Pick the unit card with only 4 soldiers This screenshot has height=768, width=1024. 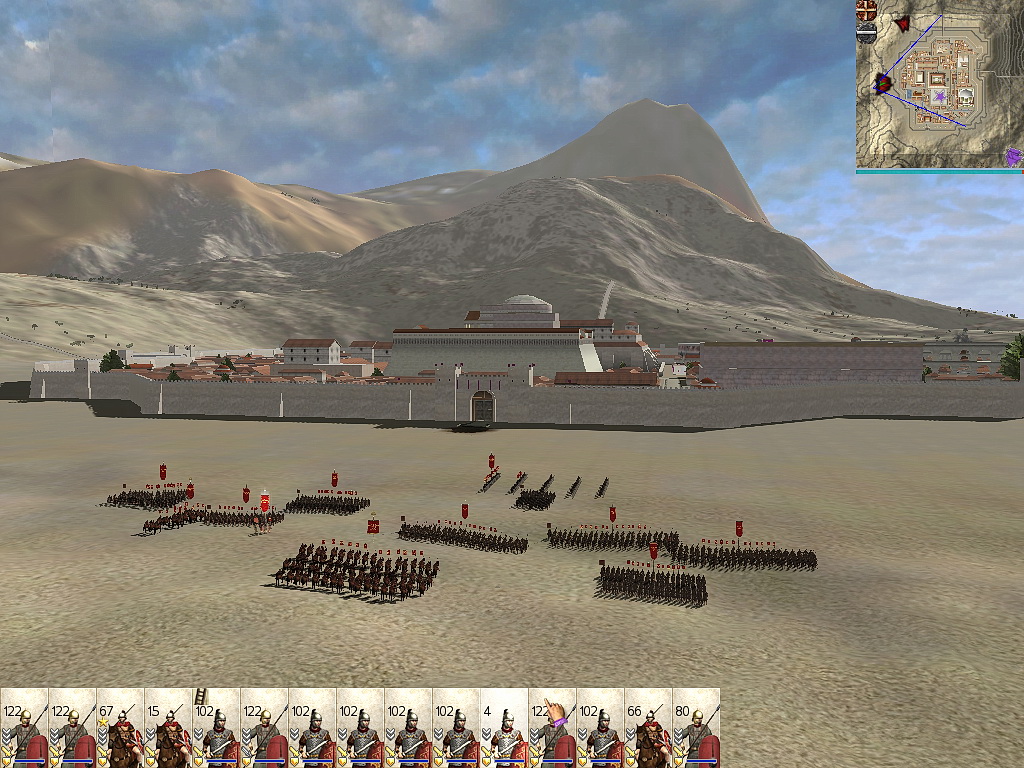coord(504,728)
